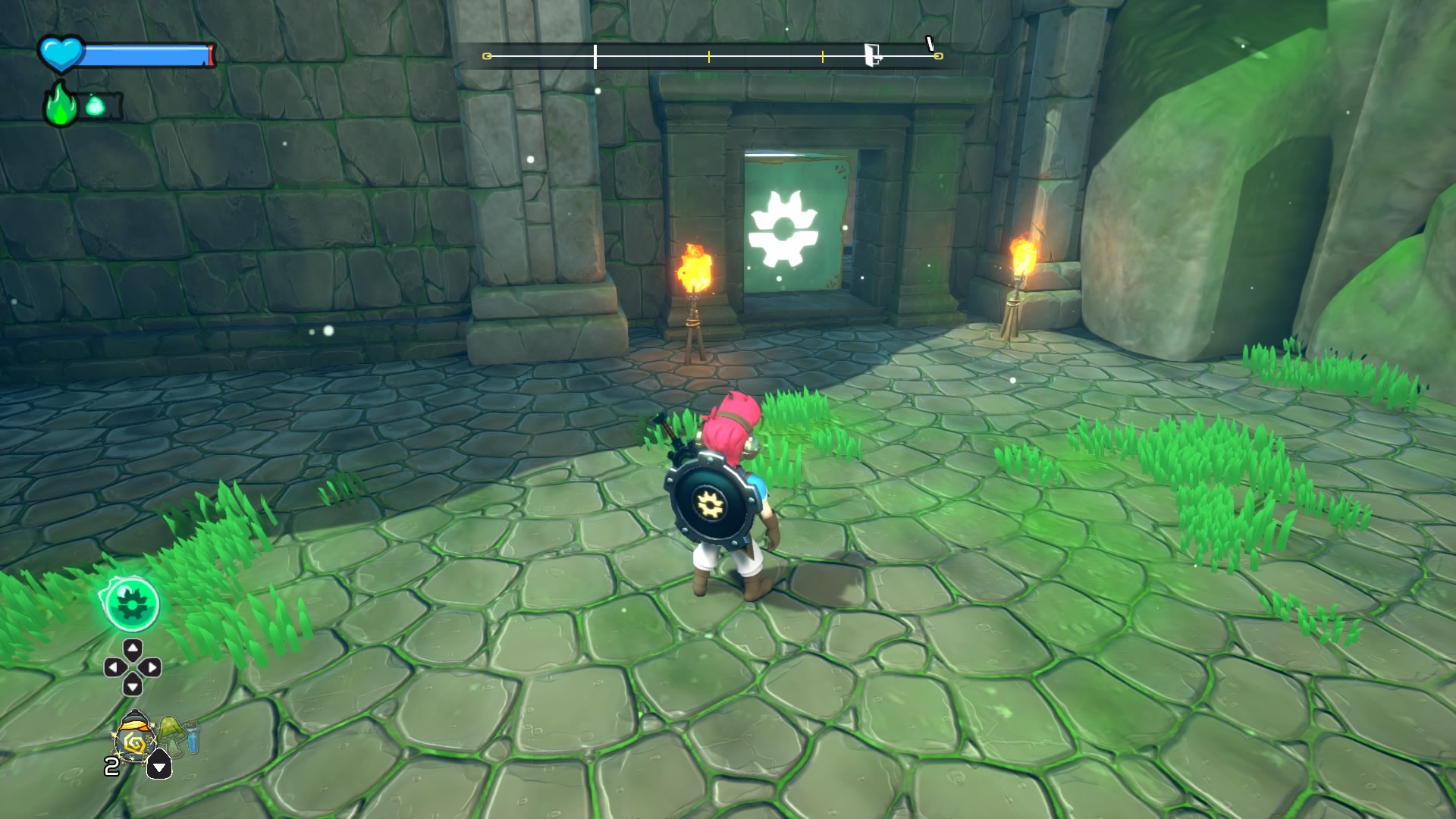Select the green mushroom item
Image resolution: width=1456 pixels, height=819 pixels.
pyautogui.click(x=171, y=733)
